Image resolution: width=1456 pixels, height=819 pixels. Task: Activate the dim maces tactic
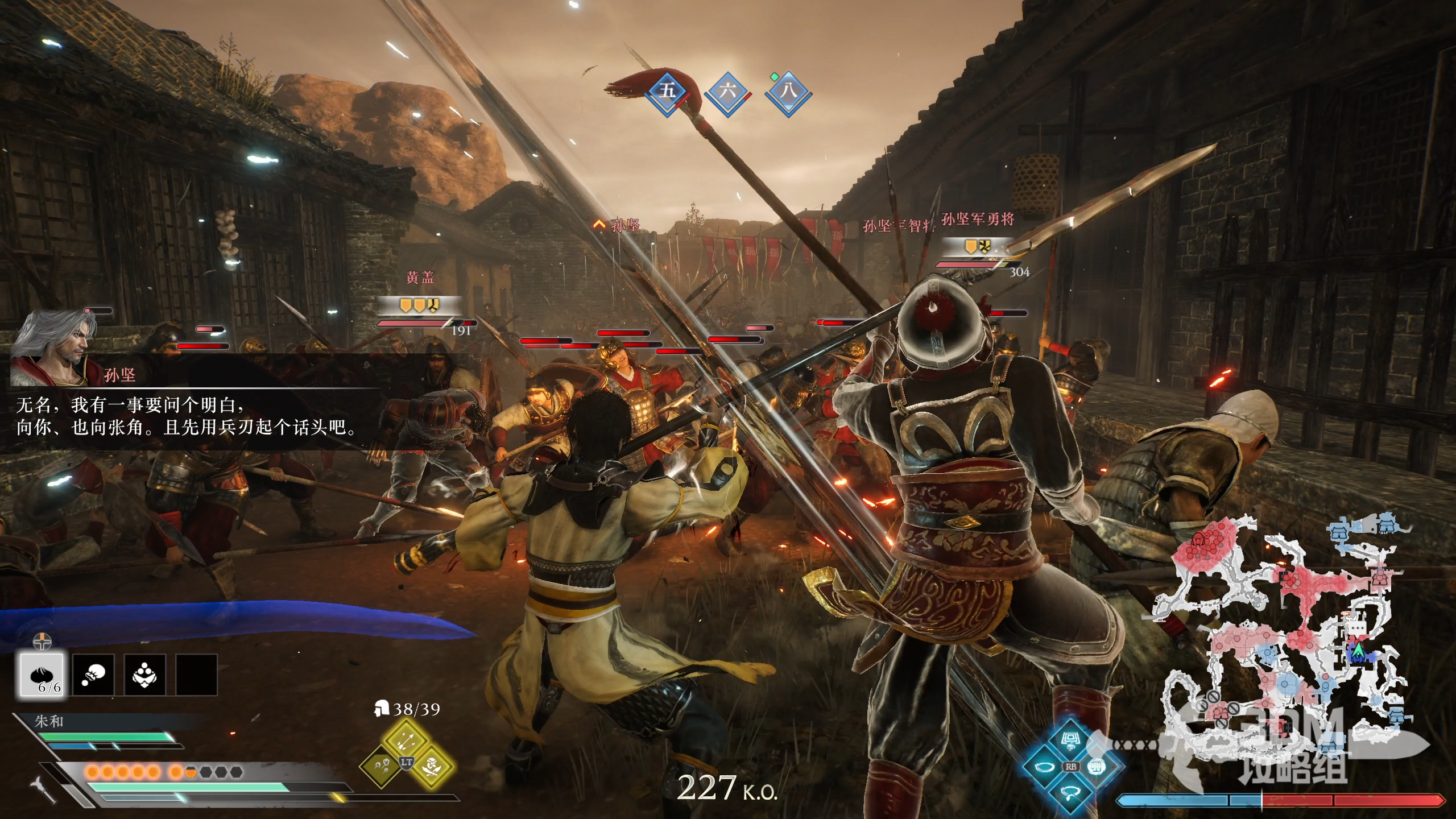380,767
